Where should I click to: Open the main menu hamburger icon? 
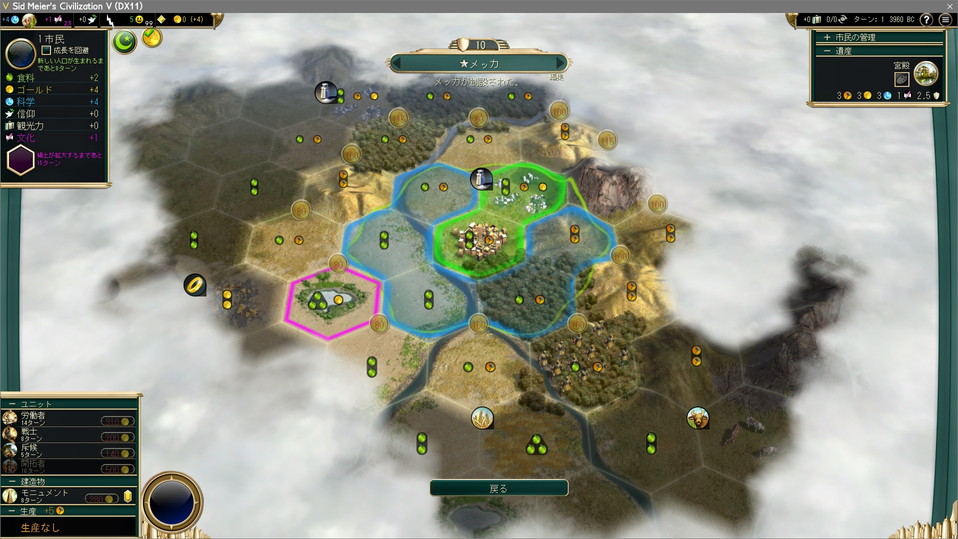[944, 20]
